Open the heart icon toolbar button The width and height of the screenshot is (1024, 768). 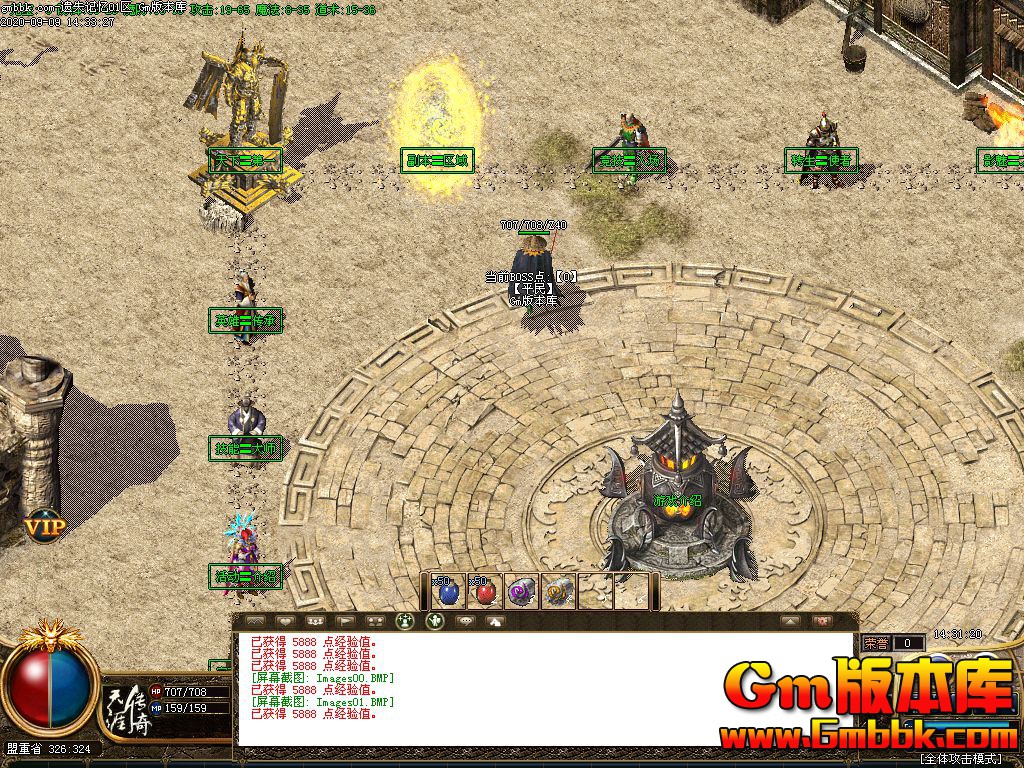click(x=283, y=621)
